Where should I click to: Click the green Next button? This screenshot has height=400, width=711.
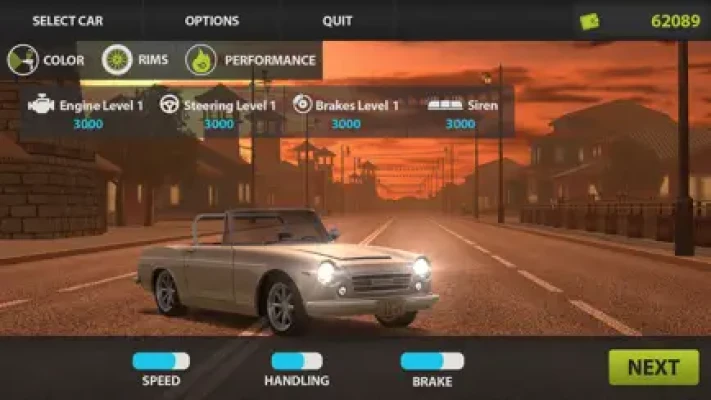click(x=653, y=367)
